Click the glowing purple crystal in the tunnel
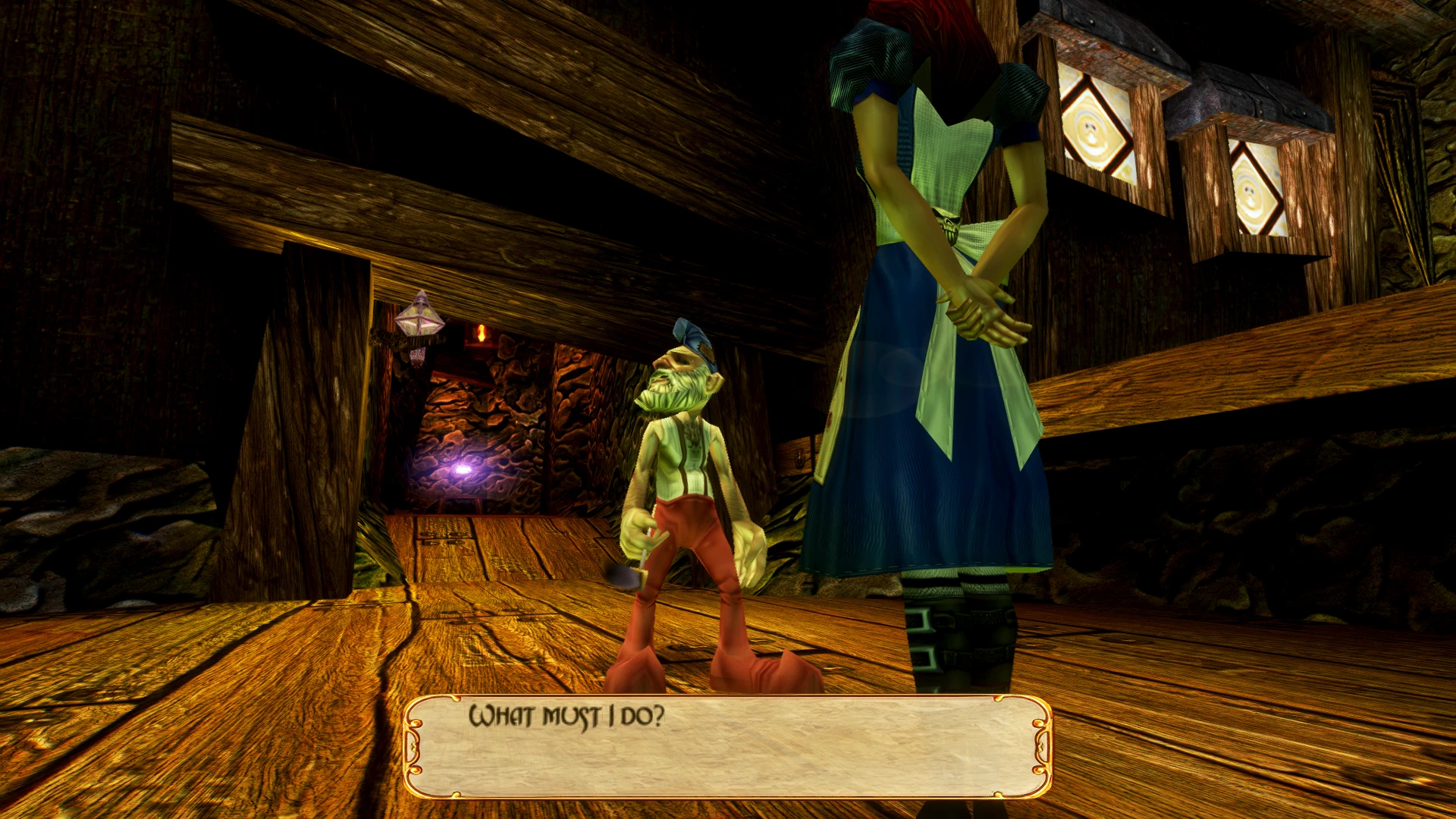This screenshot has width=1456, height=819. (463, 470)
